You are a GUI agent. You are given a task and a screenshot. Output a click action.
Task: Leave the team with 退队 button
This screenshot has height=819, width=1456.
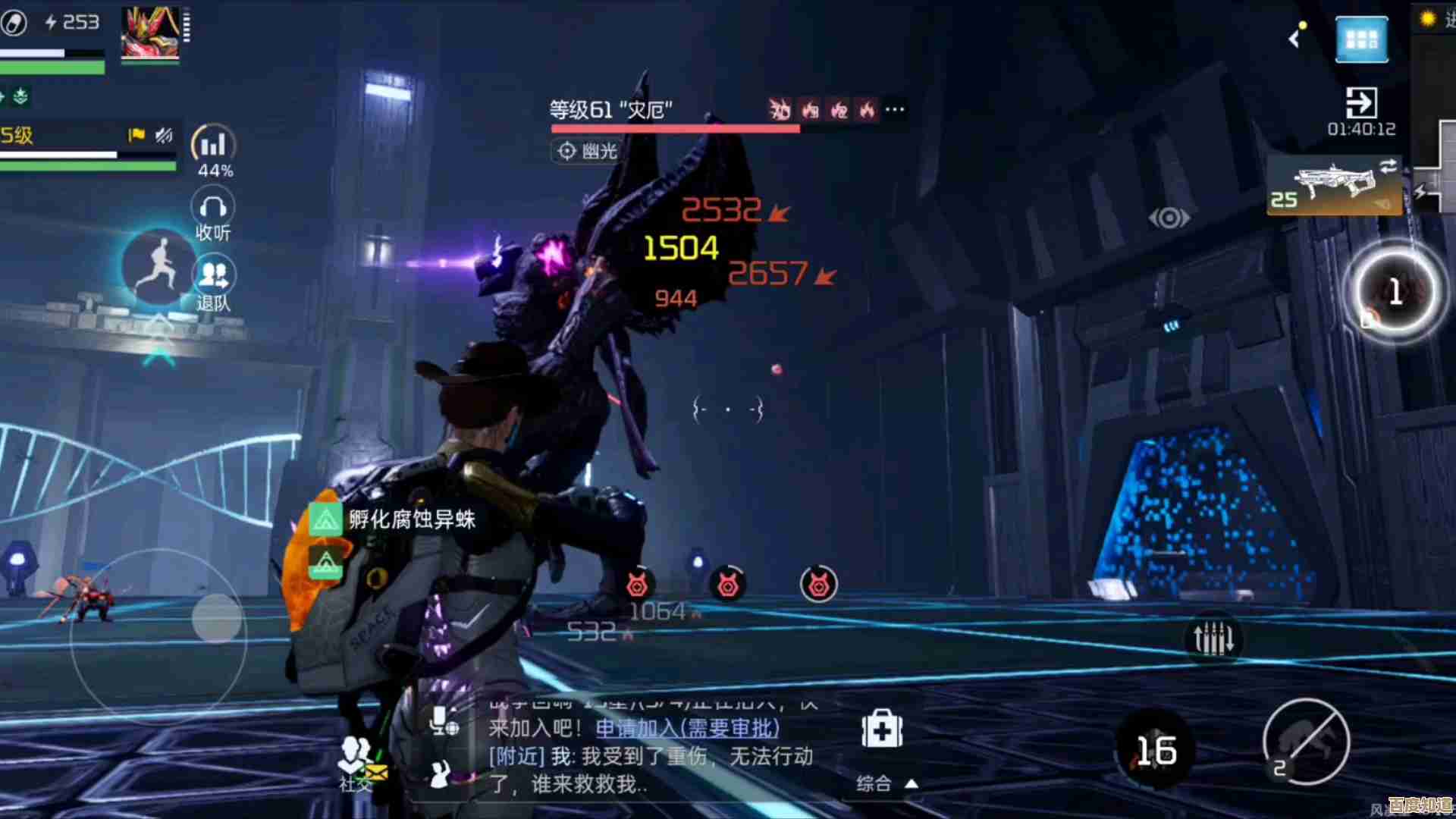pyautogui.click(x=215, y=284)
